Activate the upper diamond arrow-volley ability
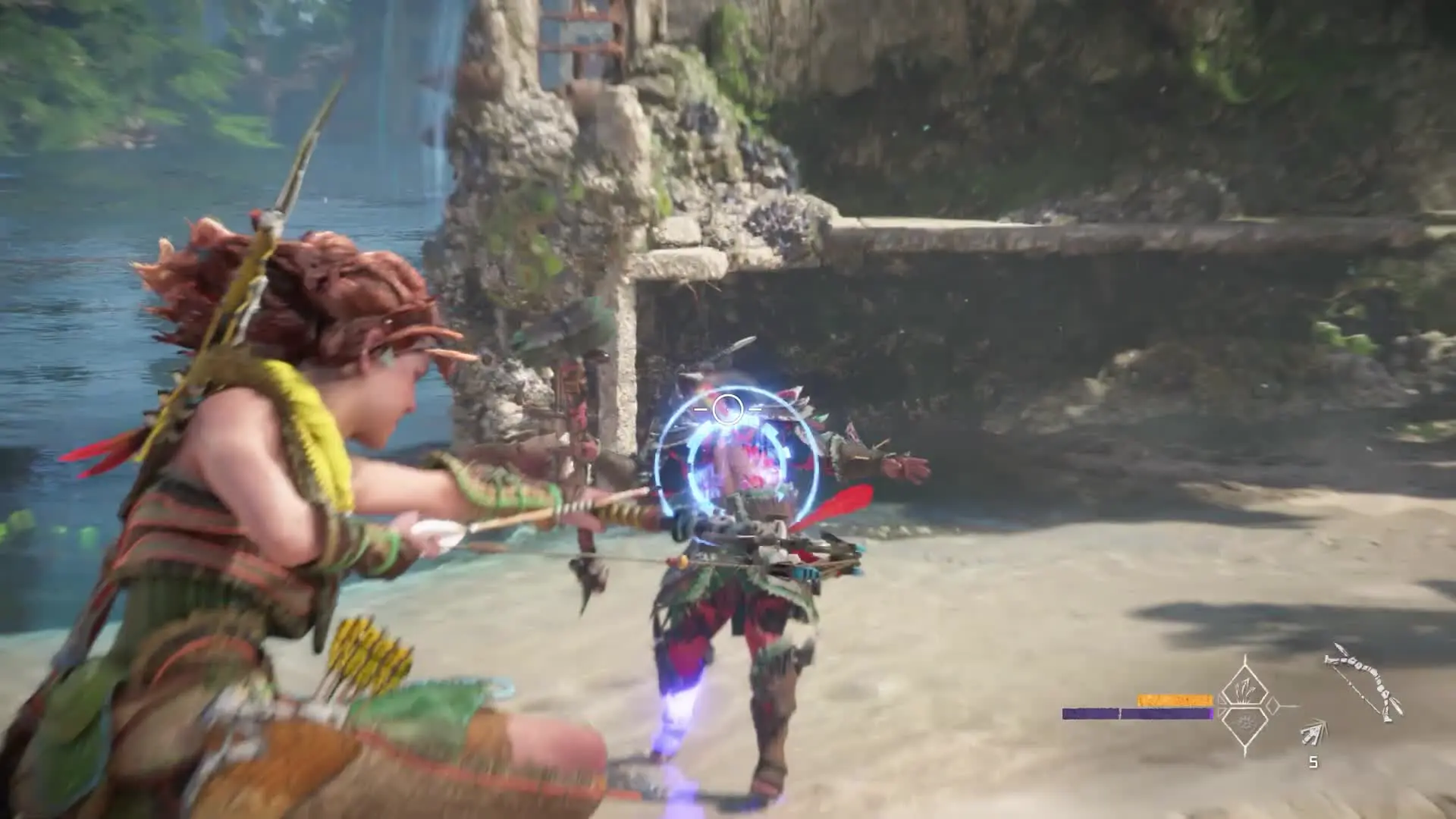Viewport: 1456px width, 819px height. [1244, 689]
